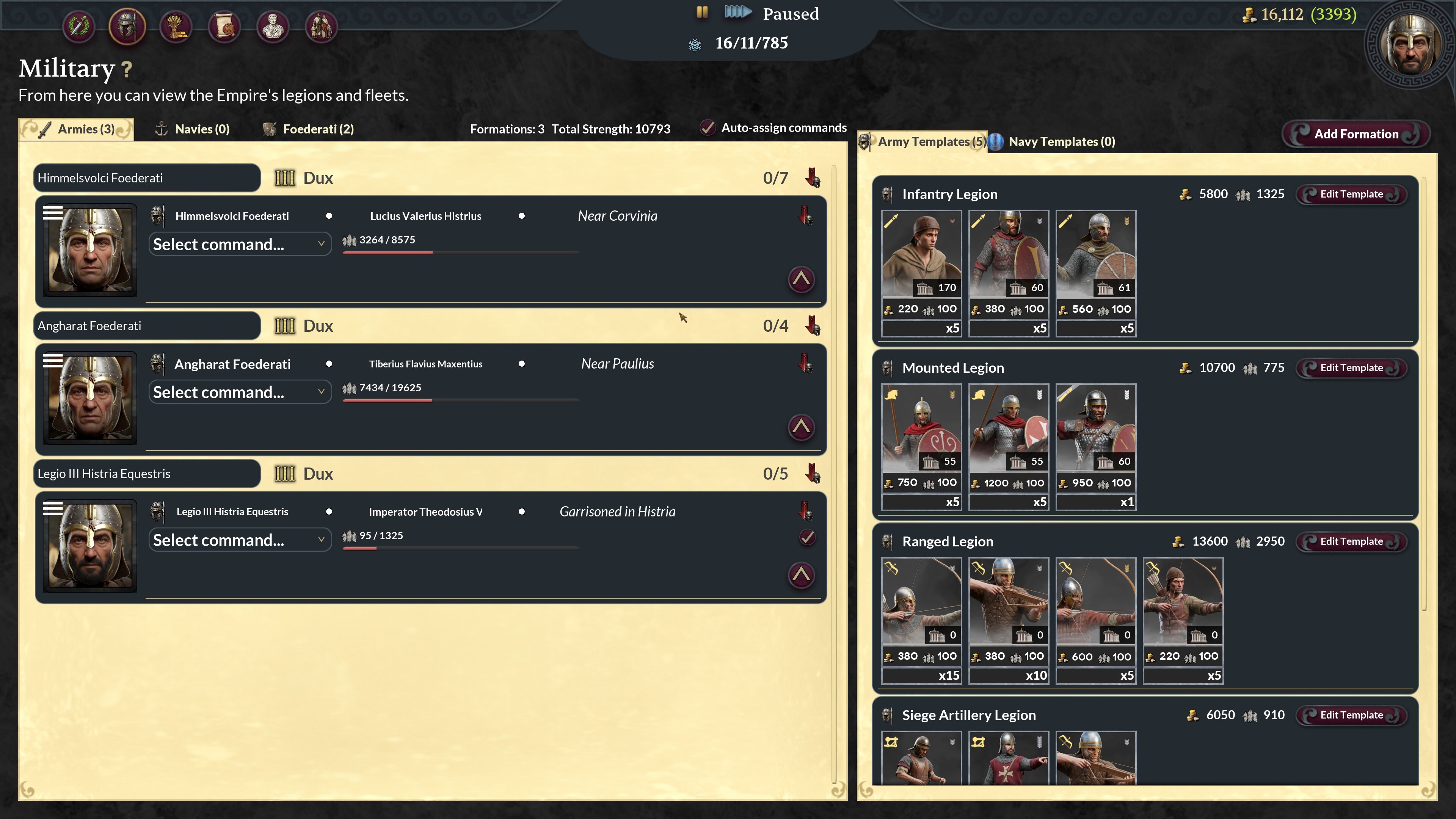Viewport: 1456px width, 819px height.
Task: Edit the Mounted Legion template
Action: click(1351, 368)
